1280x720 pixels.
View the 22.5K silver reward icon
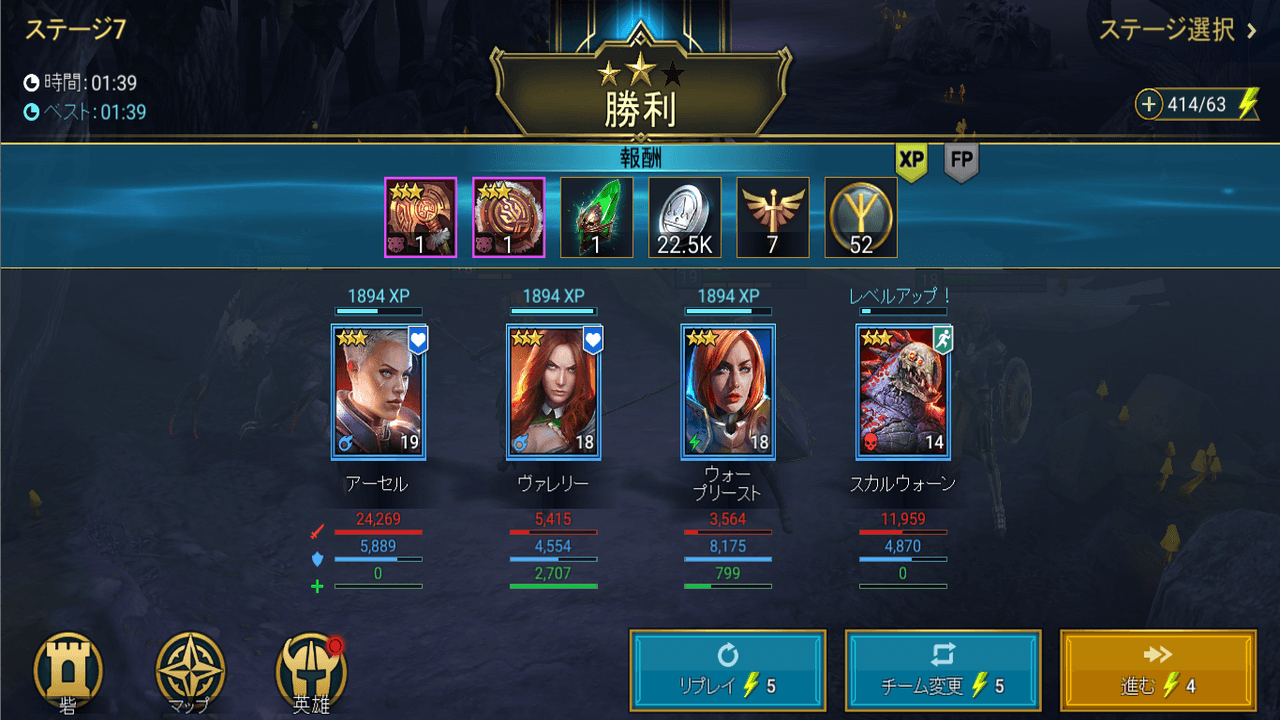[x=684, y=216]
